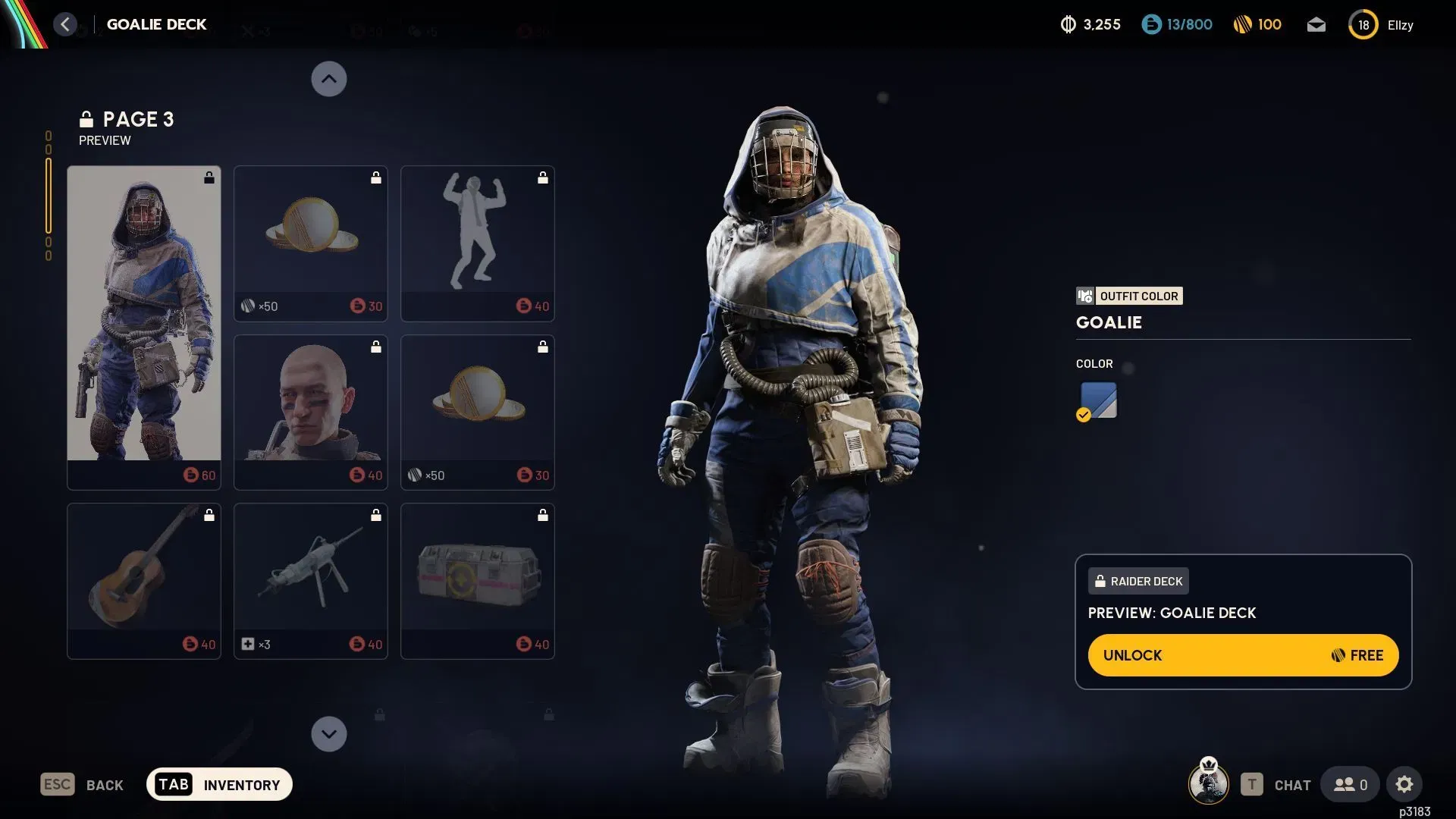Viewport: 1456px width, 819px height.
Task: Click the character avatar portrait icon
Action: click(x=1208, y=783)
